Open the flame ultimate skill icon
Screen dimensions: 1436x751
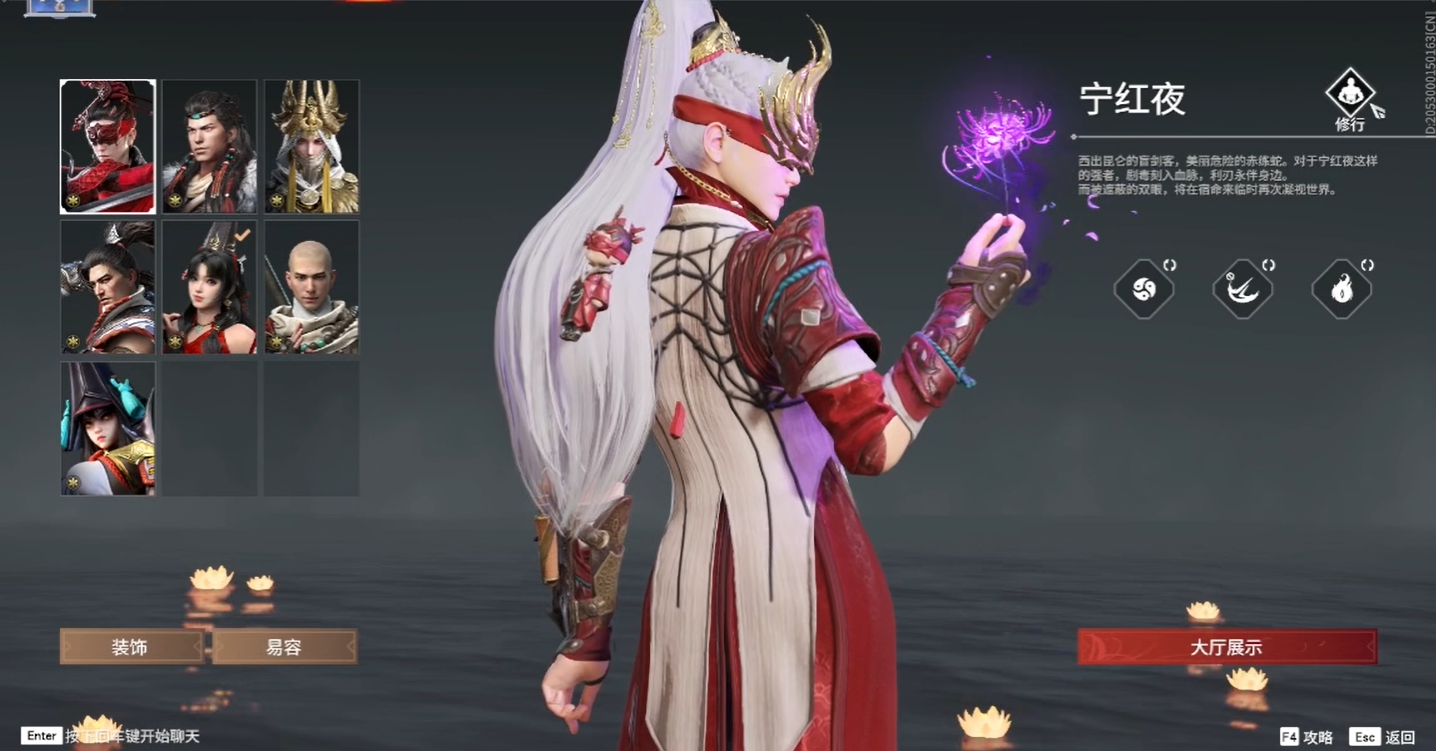tap(1341, 287)
